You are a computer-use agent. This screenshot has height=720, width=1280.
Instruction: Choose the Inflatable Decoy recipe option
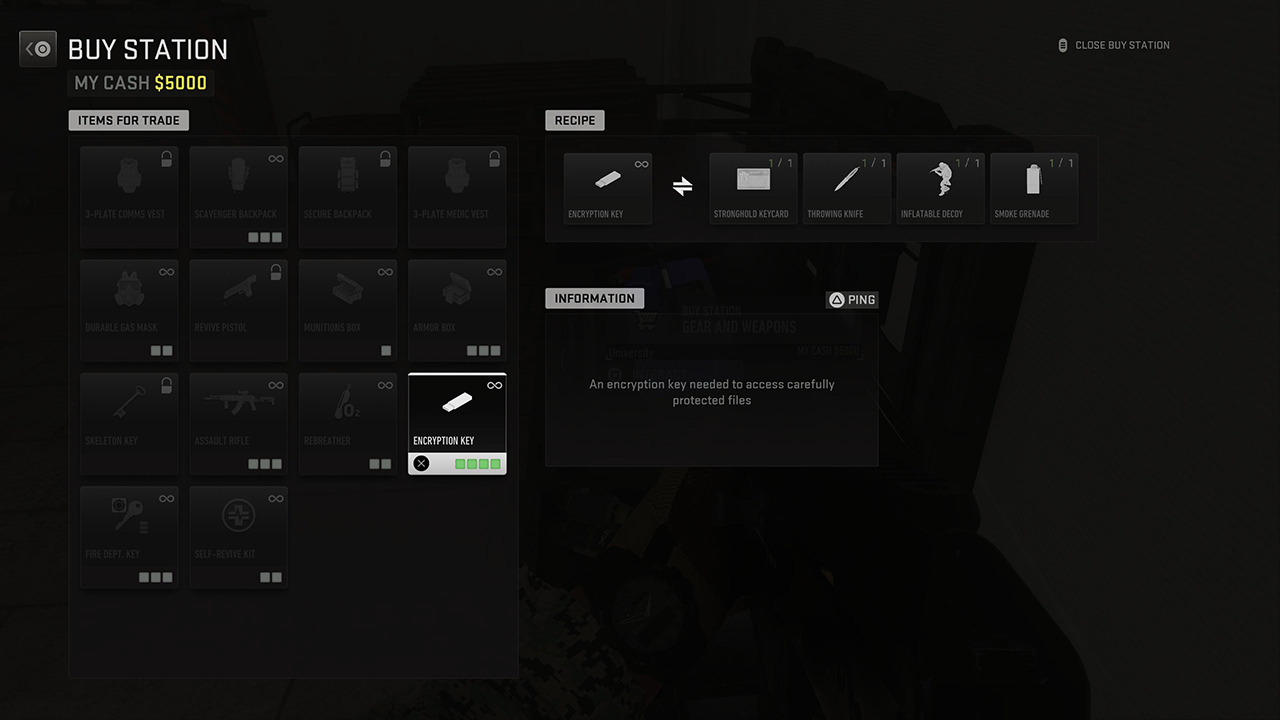(940, 188)
